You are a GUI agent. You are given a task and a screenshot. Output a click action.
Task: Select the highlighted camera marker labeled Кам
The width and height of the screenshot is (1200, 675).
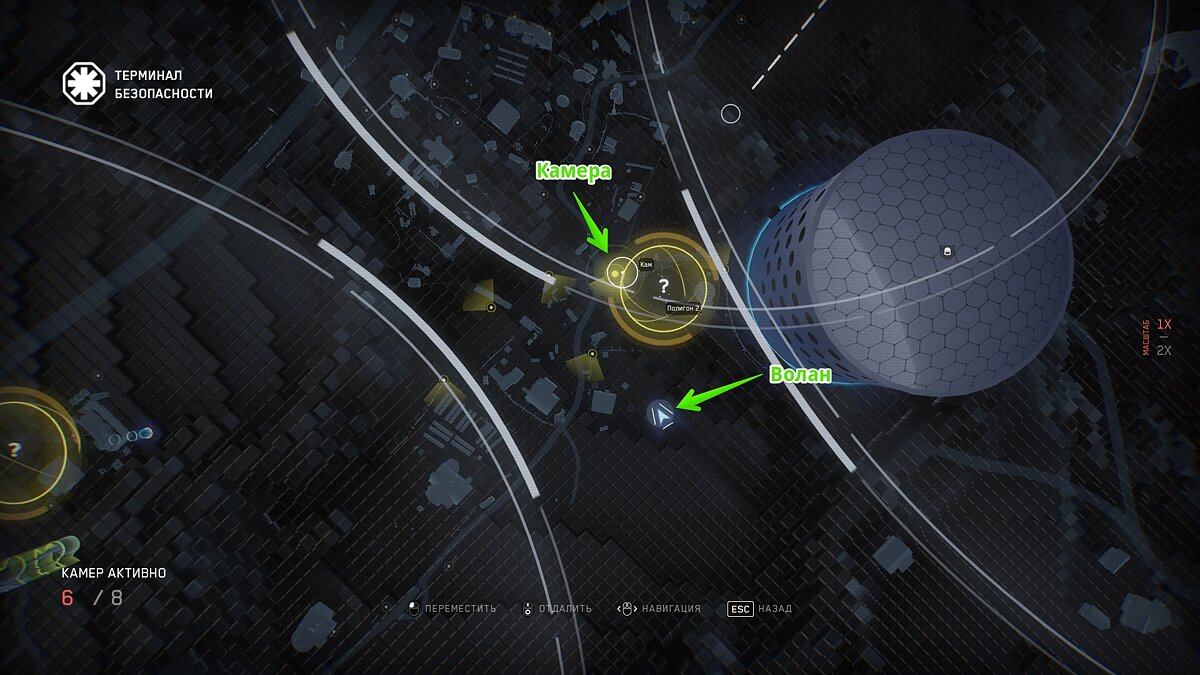coord(617,272)
